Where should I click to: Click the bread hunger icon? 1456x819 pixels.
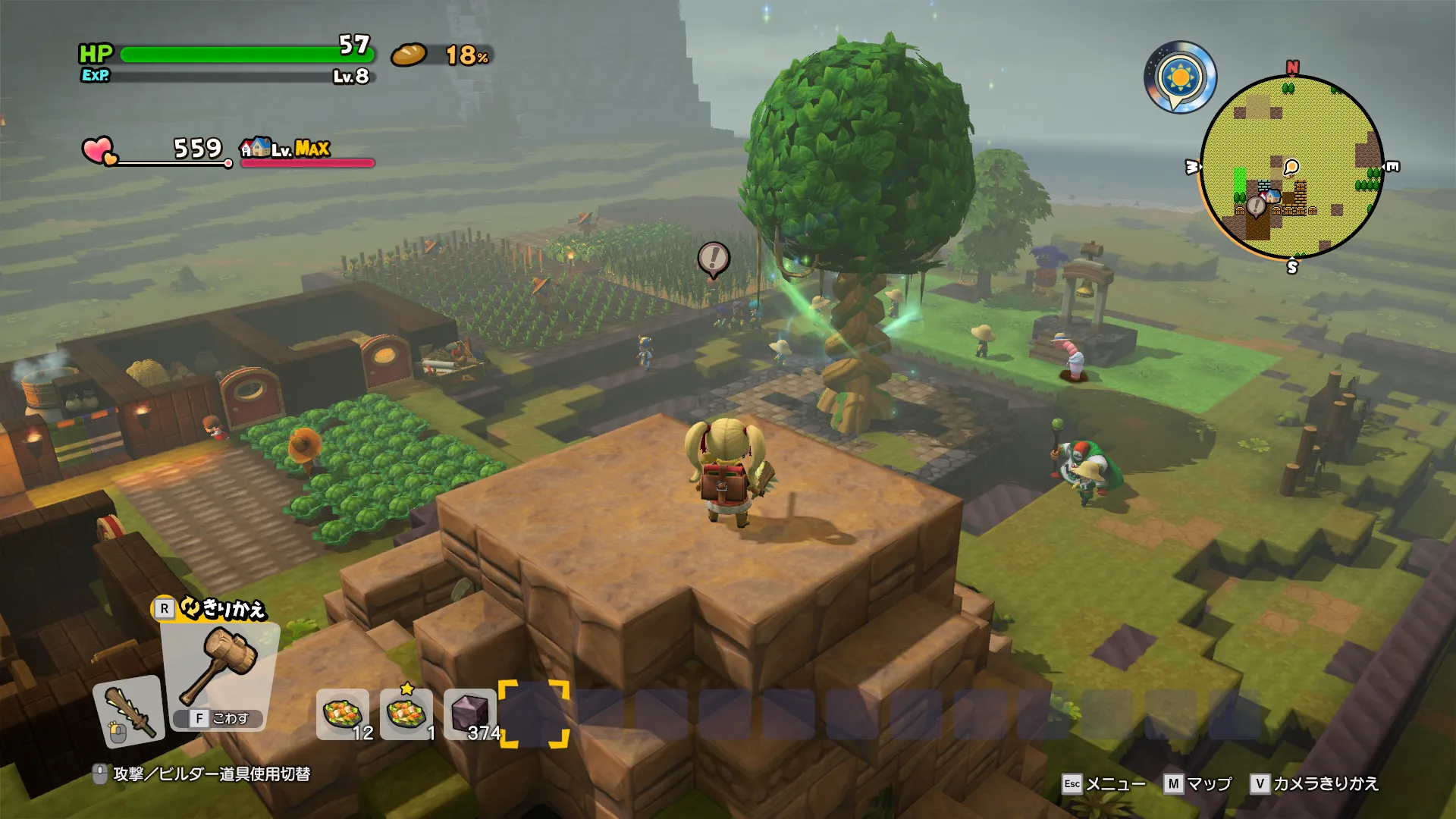pos(409,55)
